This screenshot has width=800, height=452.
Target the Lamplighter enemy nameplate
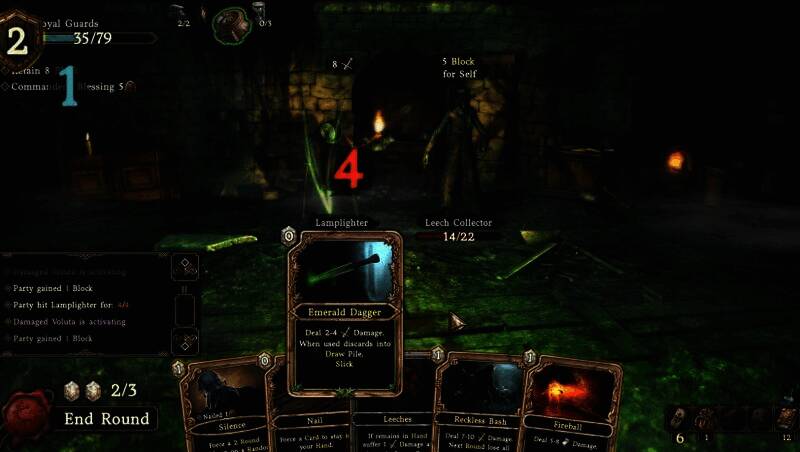pyautogui.click(x=341, y=222)
